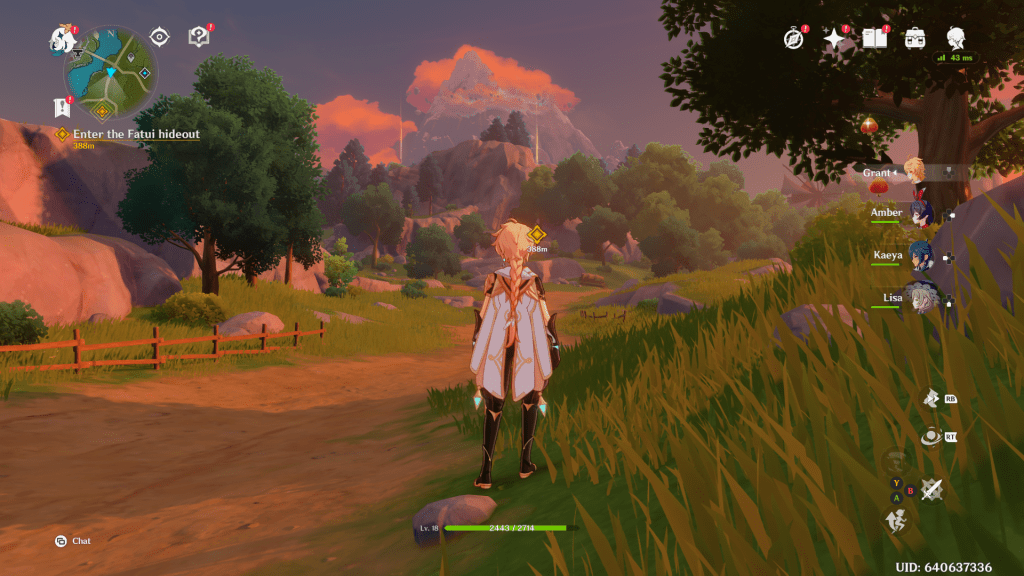Use the sword normal attack icon
1024x576 pixels.
pos(932,489)
